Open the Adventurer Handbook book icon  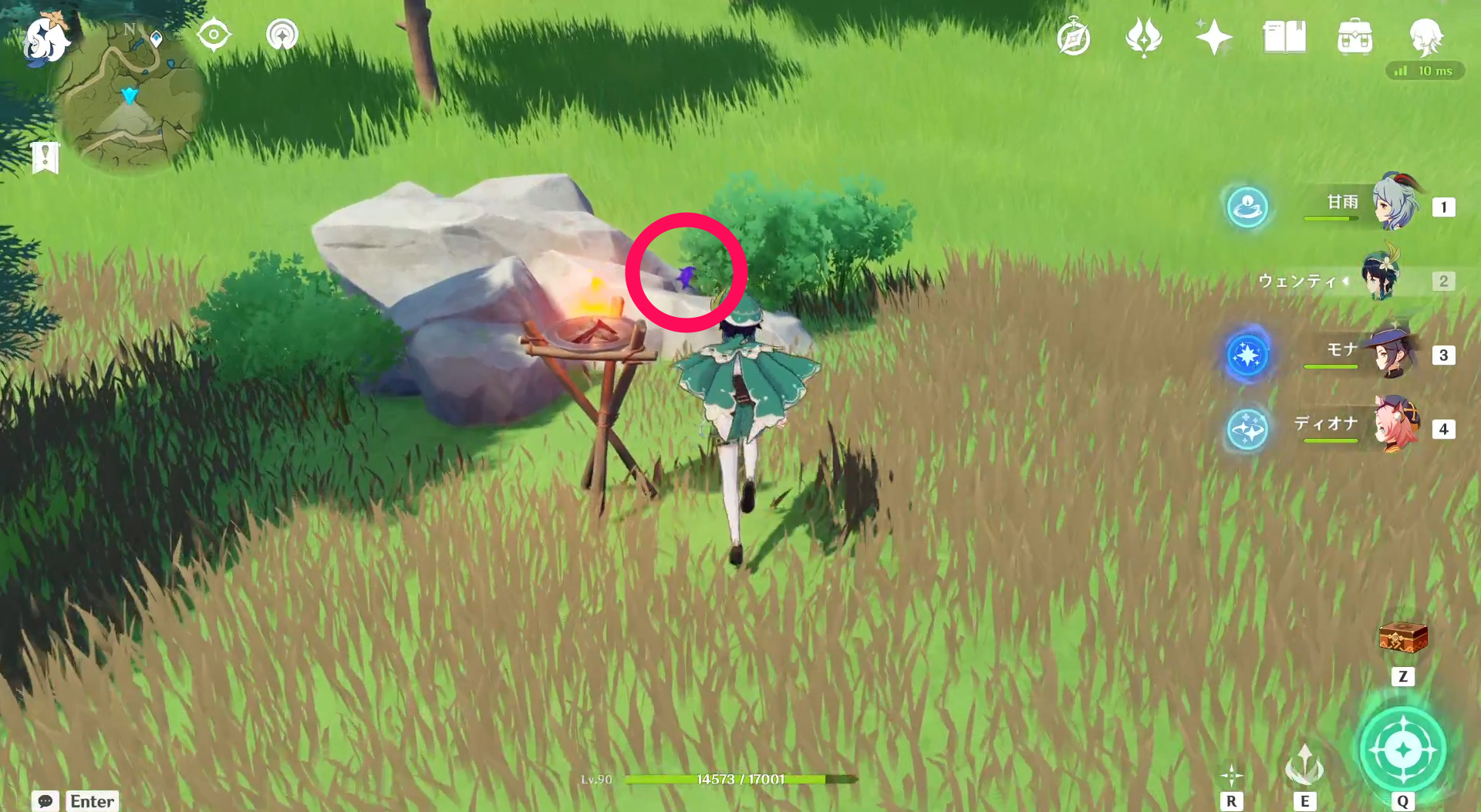pos(1284,36)
